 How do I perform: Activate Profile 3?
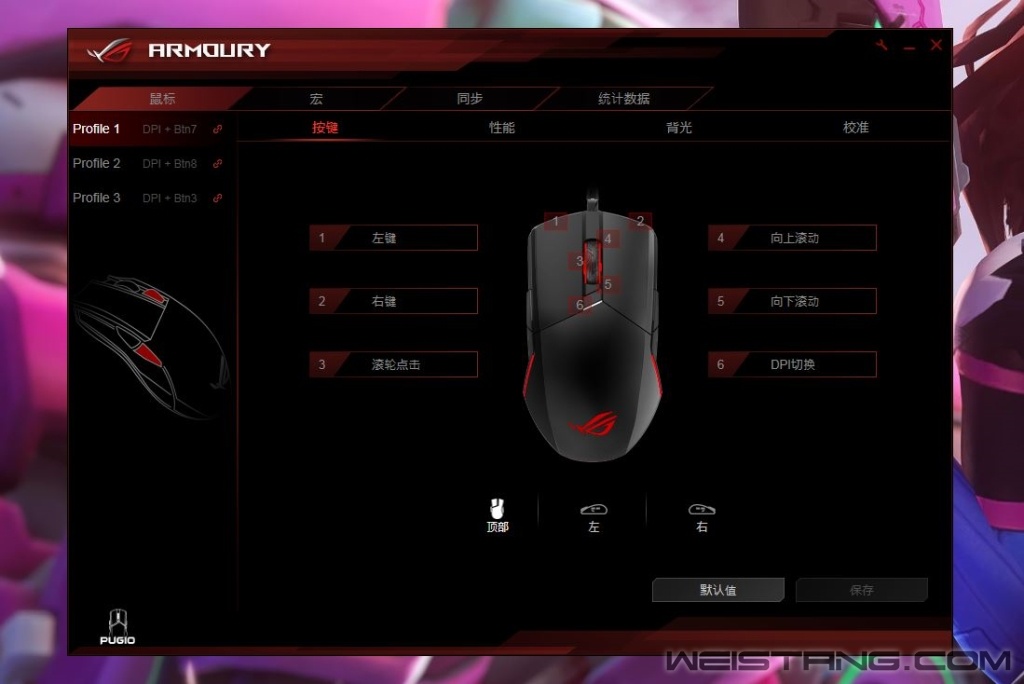[97, 198]
